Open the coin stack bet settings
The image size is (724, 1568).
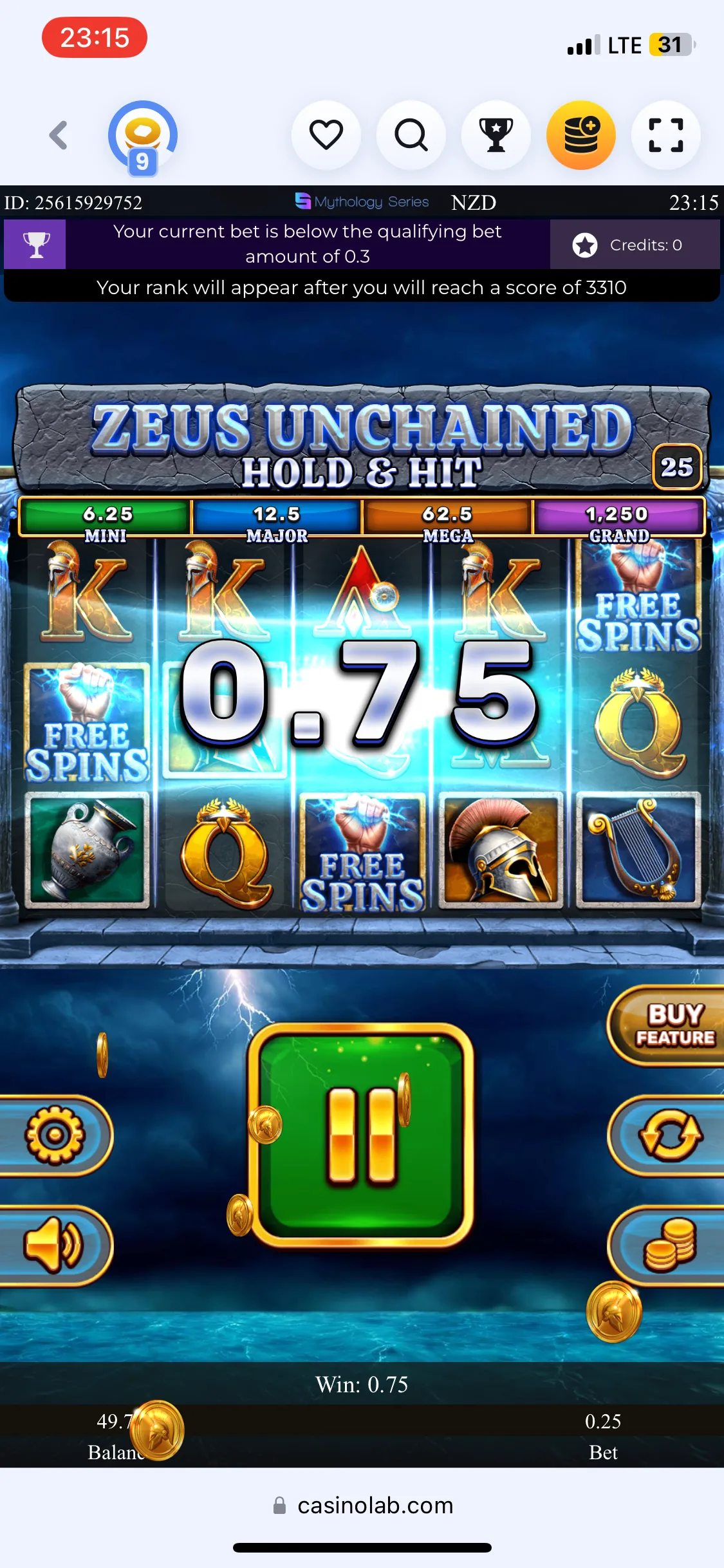point(670,1246)
